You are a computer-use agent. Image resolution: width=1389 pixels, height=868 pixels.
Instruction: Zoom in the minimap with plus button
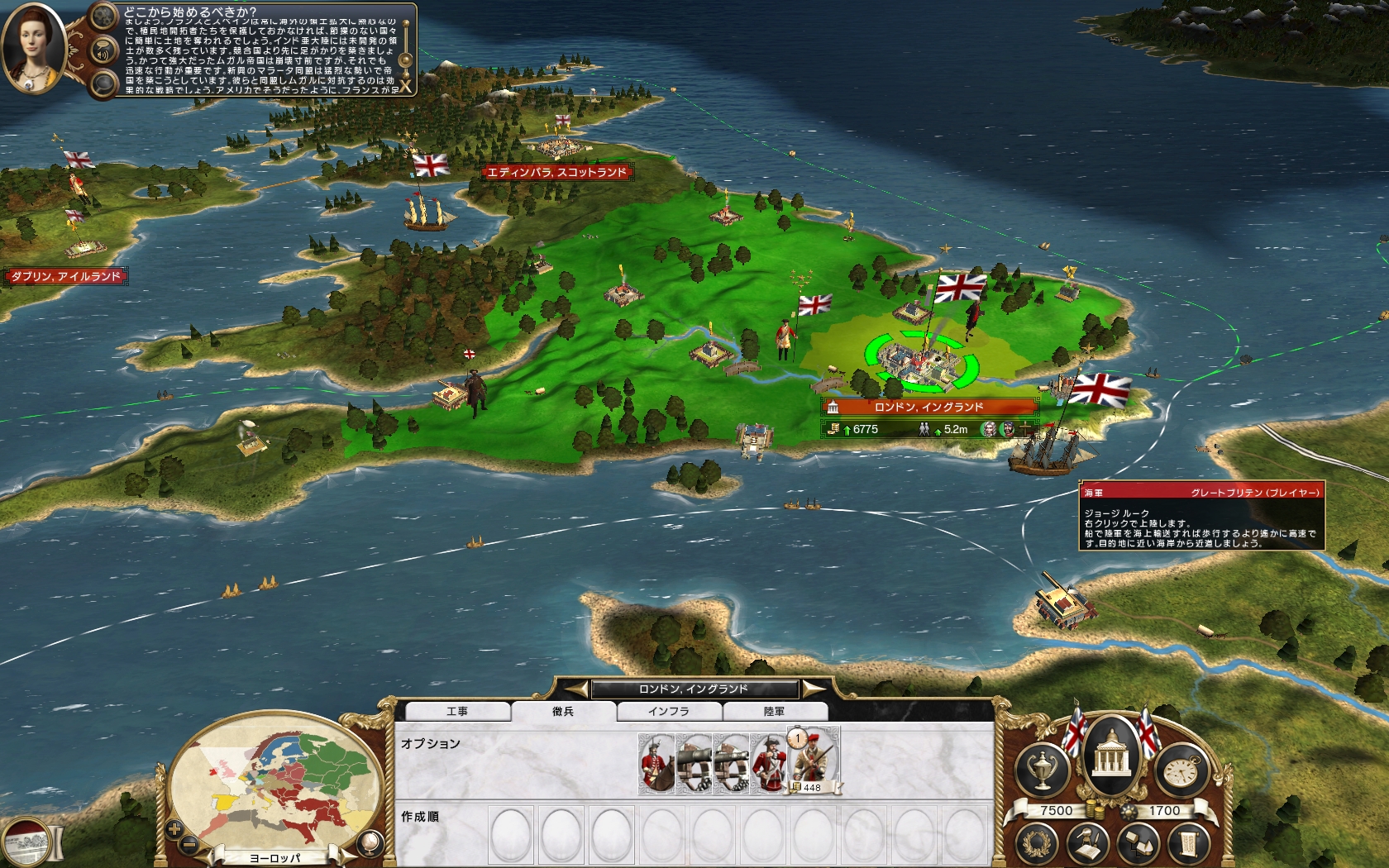coord(174,827)
